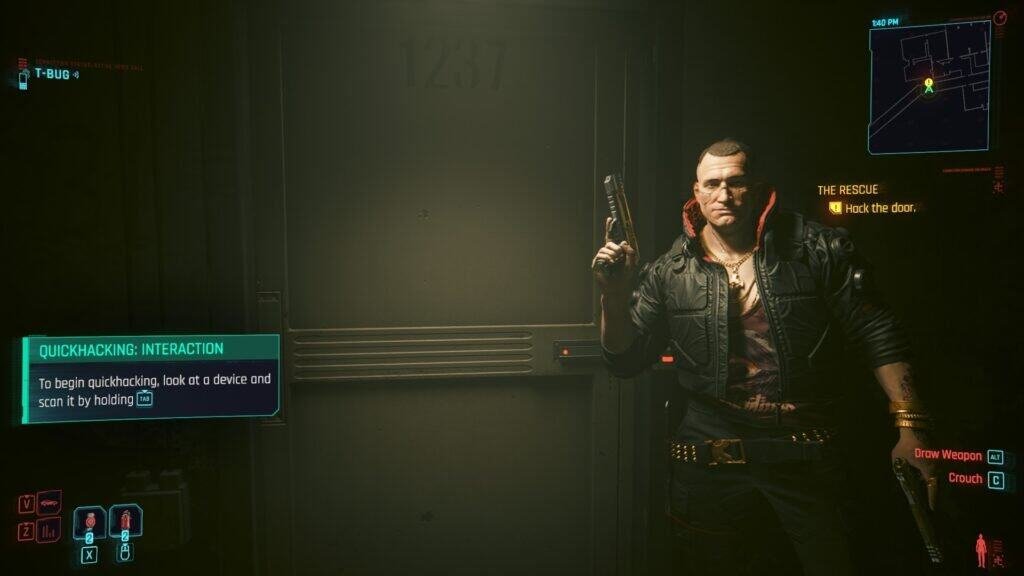Click the yellow objective marker on minimap

pyautogui.click(x=929, y=83)
